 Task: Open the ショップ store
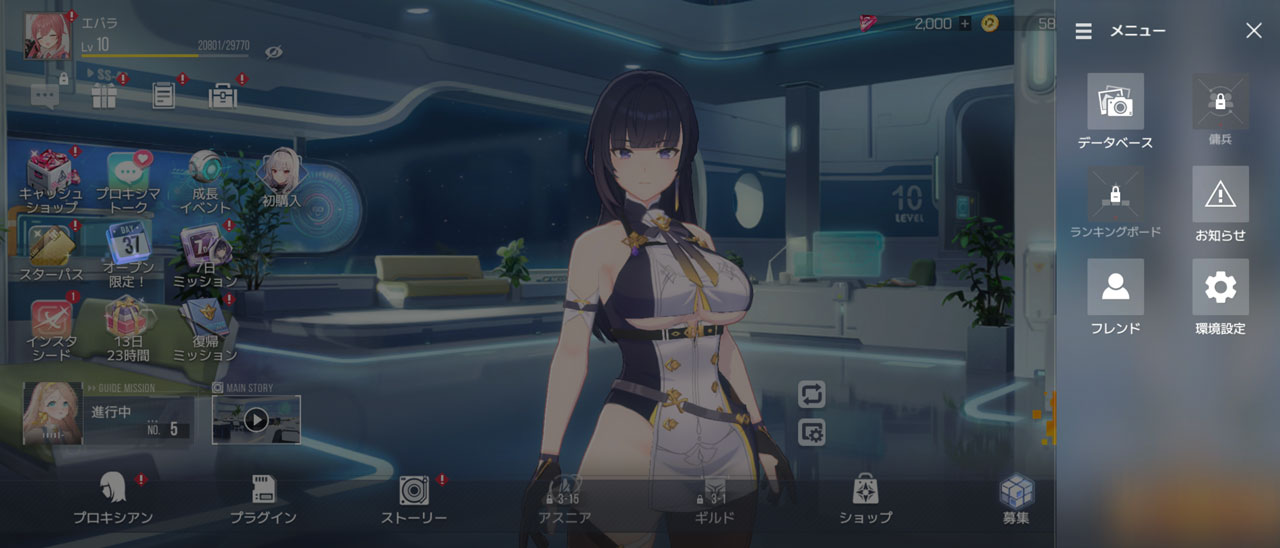[x=865, y=498]
